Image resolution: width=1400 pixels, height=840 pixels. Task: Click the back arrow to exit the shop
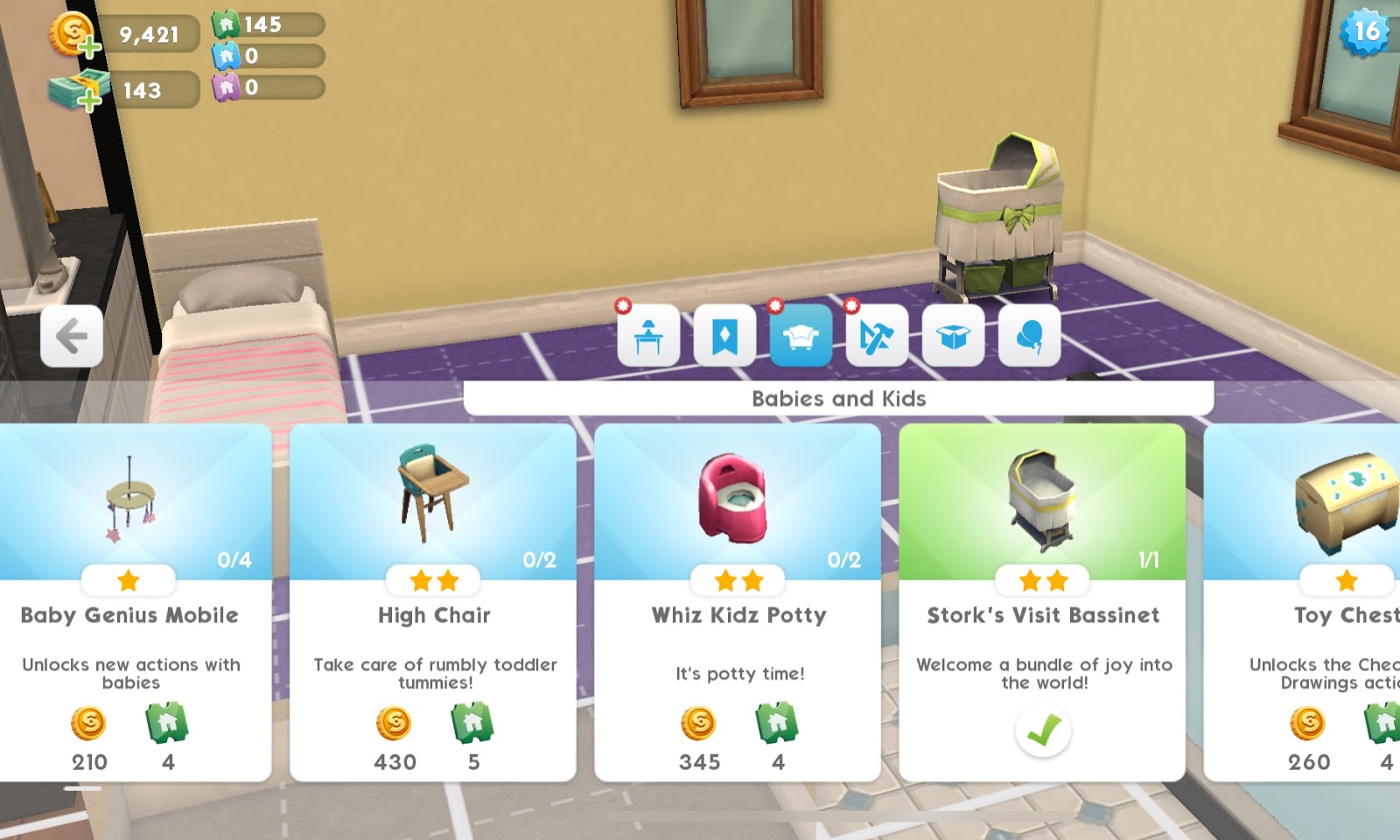pos(72,336)
